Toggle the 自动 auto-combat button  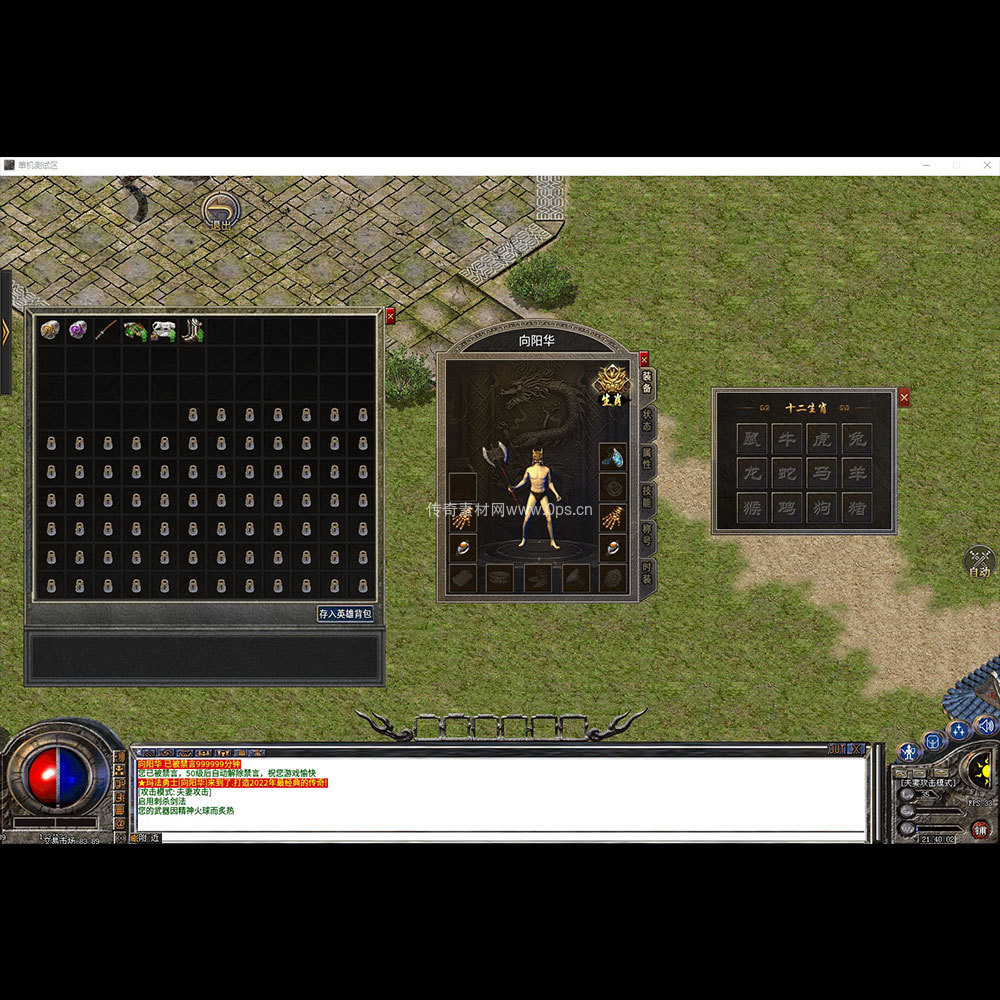pyautogui.click(x=979, y=562)
